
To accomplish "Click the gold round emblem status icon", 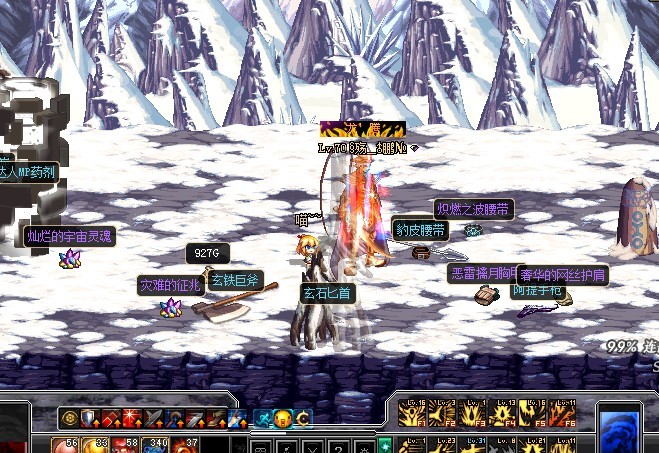I will [70, 418].
